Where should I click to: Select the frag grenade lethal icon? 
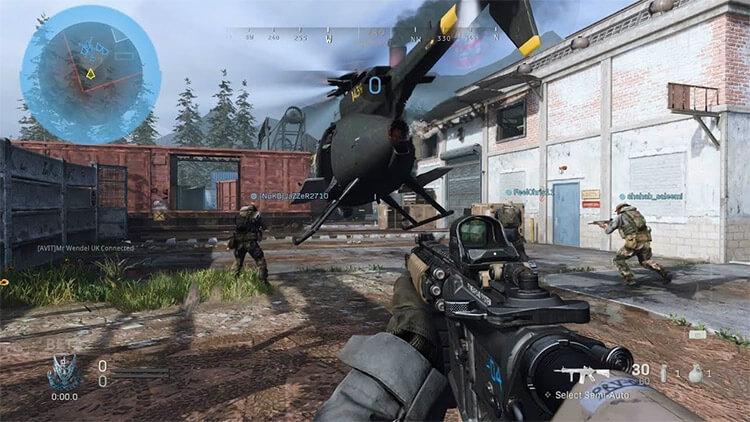(x=696, y=373)
